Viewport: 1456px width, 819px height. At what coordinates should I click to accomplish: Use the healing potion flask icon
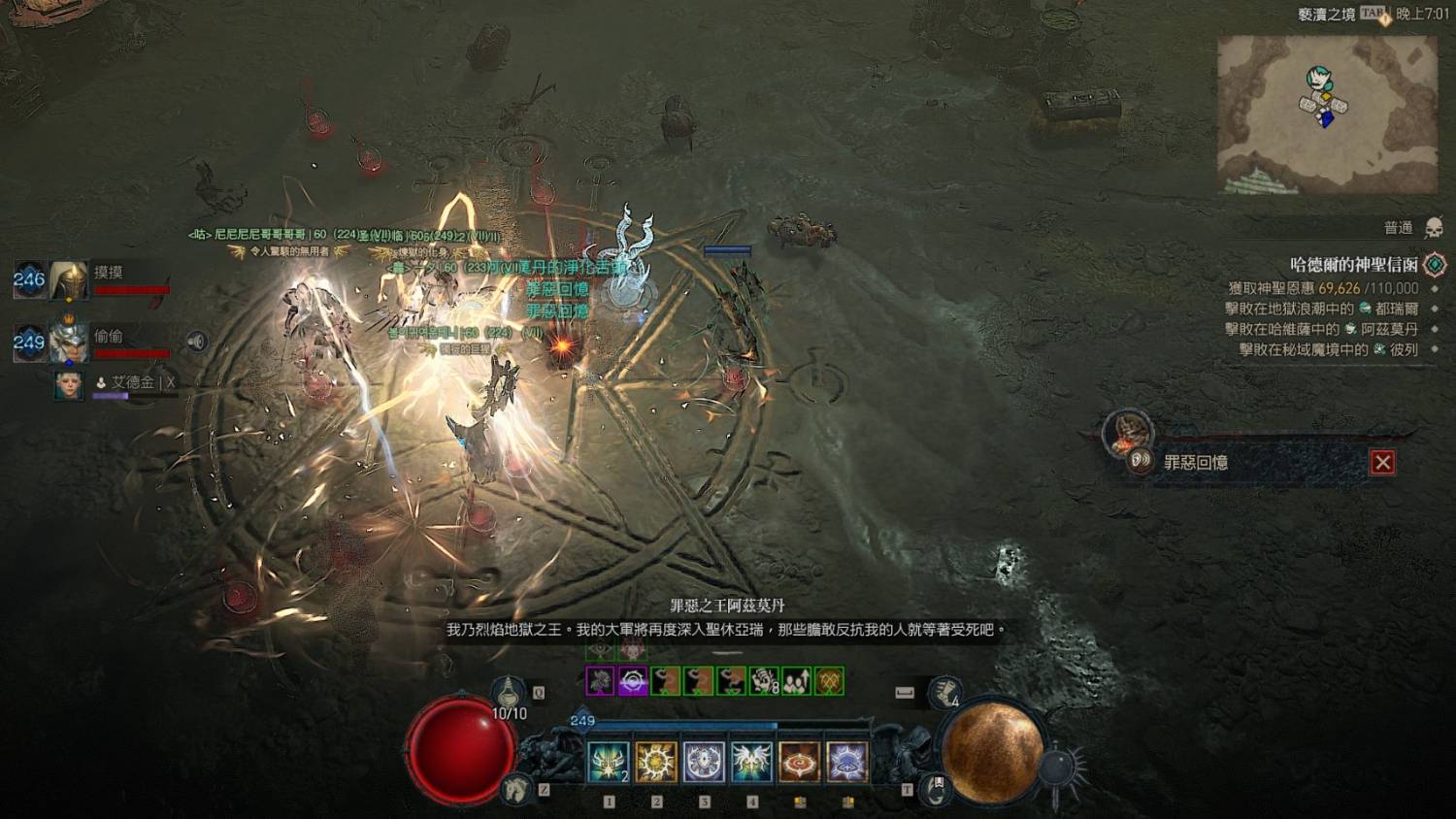point(508,692)
